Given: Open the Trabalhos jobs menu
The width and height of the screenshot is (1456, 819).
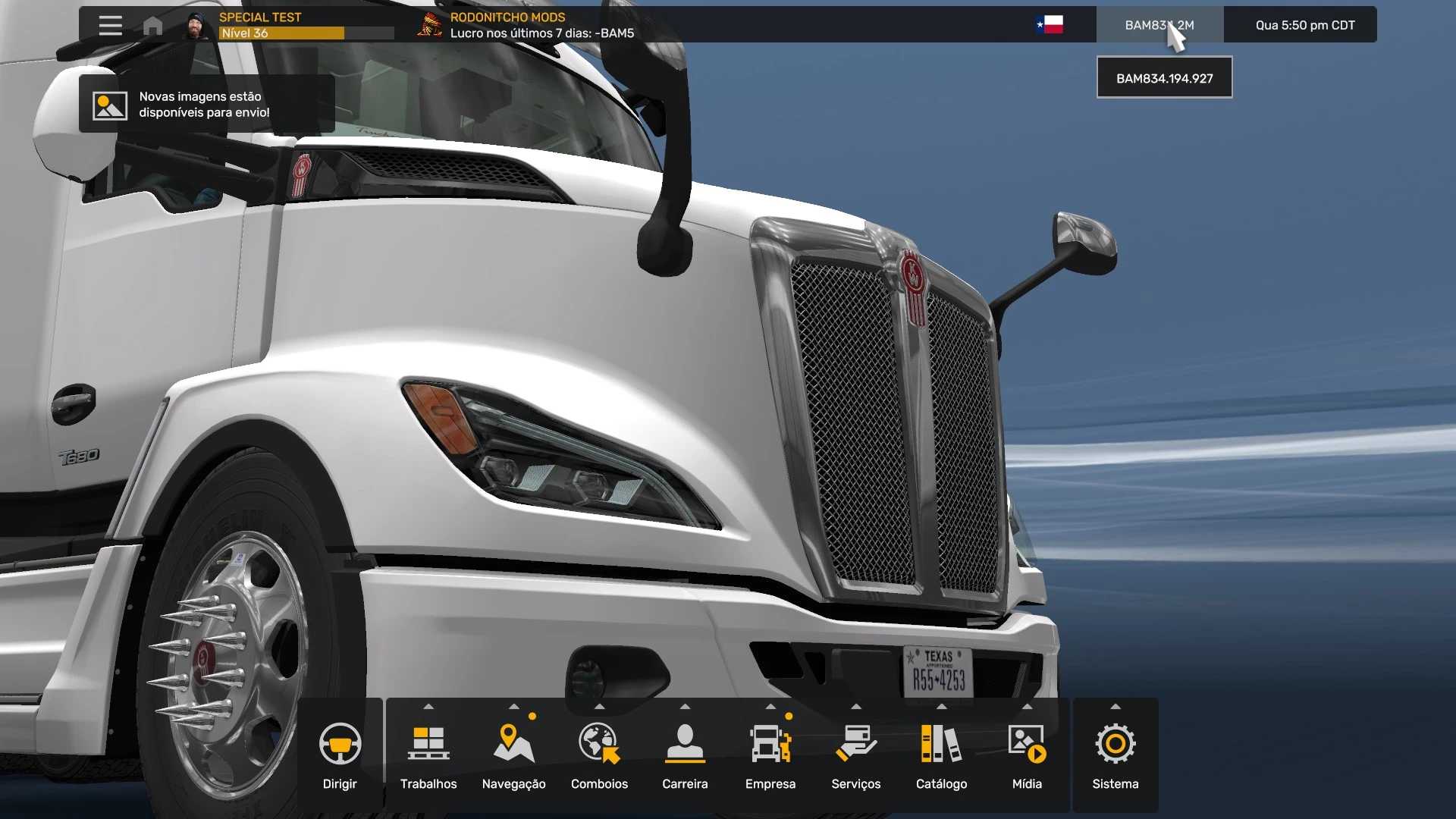Looking at the screenshot, I should click(428, 755).
